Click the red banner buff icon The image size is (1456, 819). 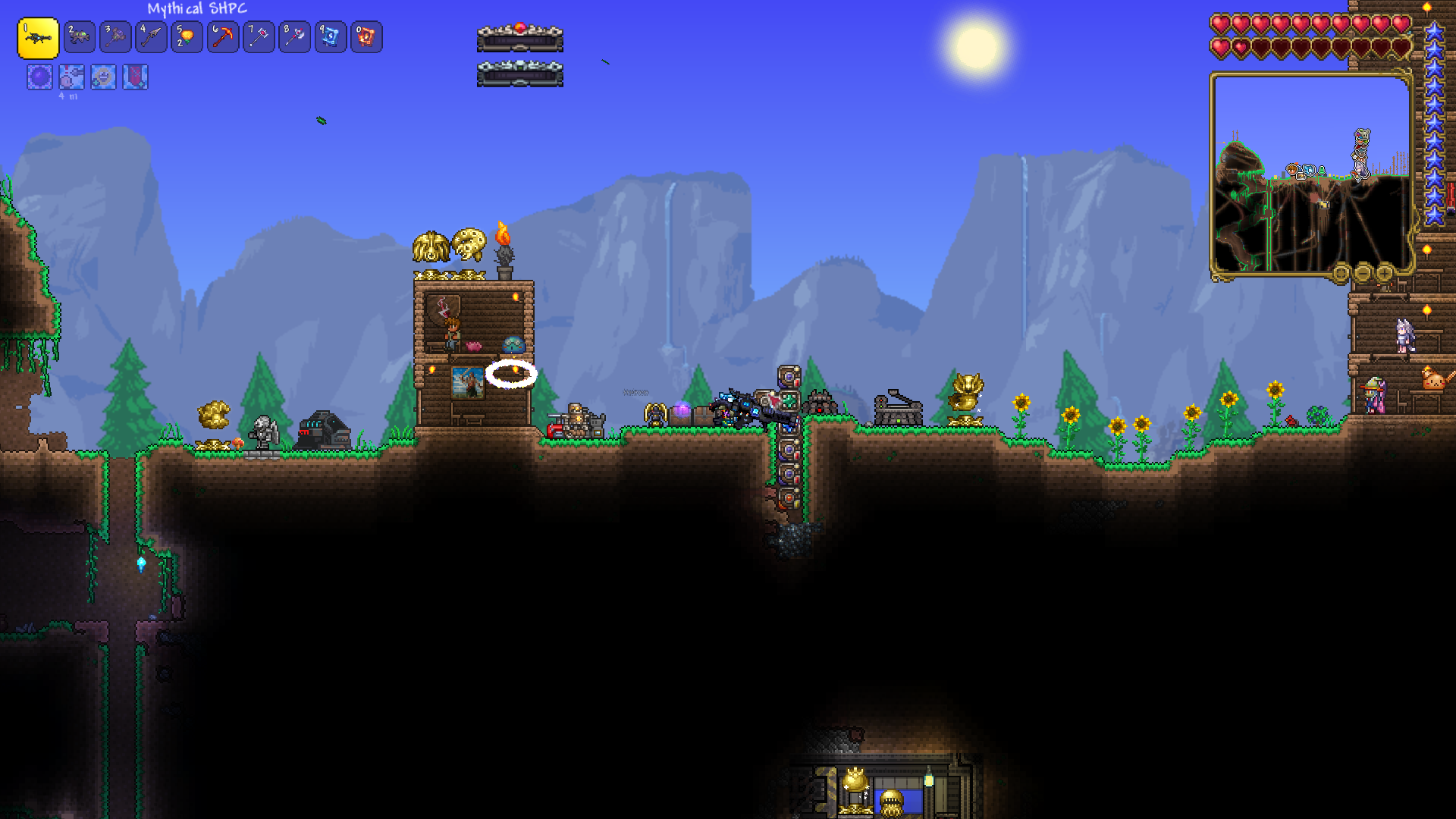[x=135, y=77]
